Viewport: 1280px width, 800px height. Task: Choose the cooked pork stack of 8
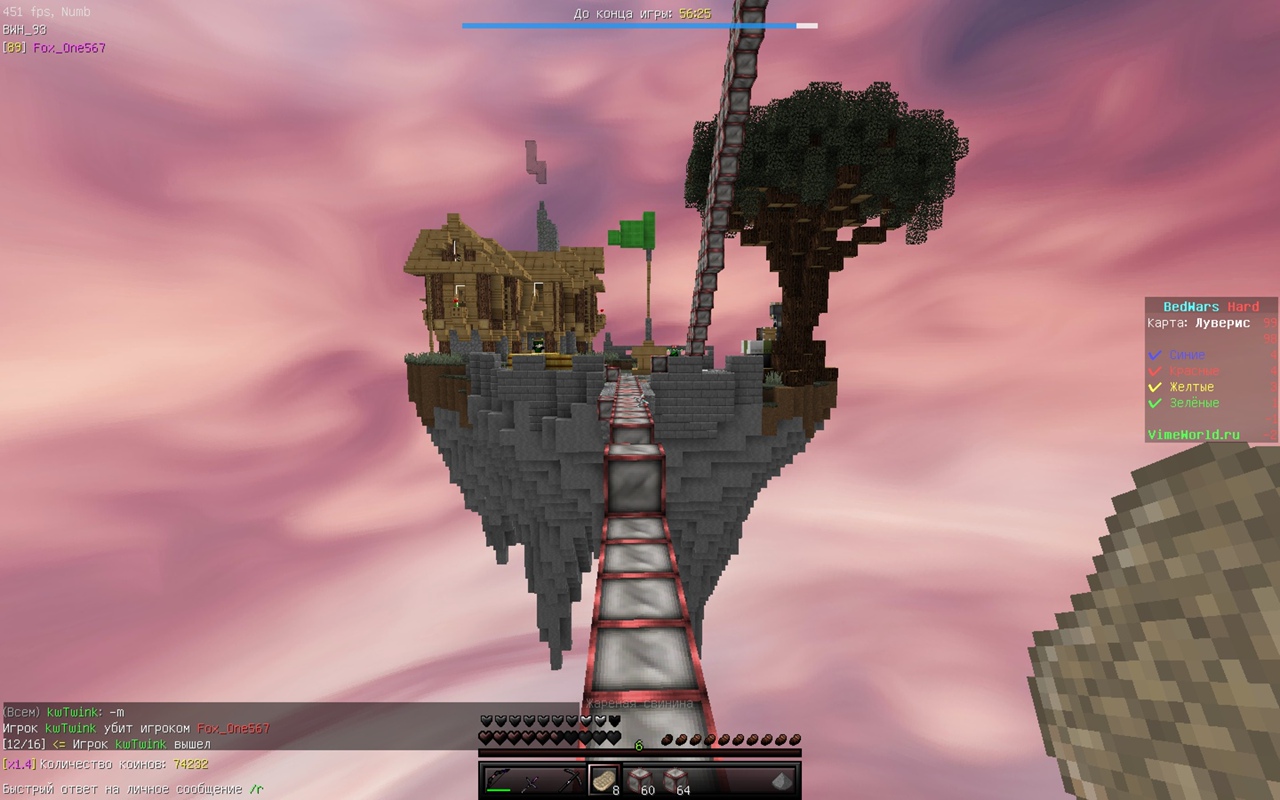(603, 780)
